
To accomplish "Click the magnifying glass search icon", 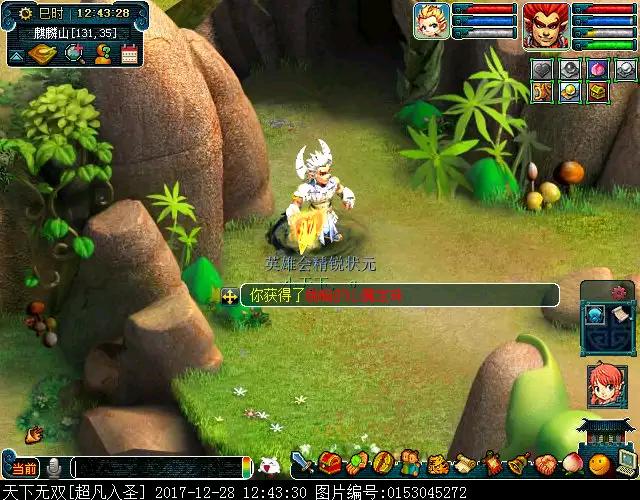I will tap(73, 55).
